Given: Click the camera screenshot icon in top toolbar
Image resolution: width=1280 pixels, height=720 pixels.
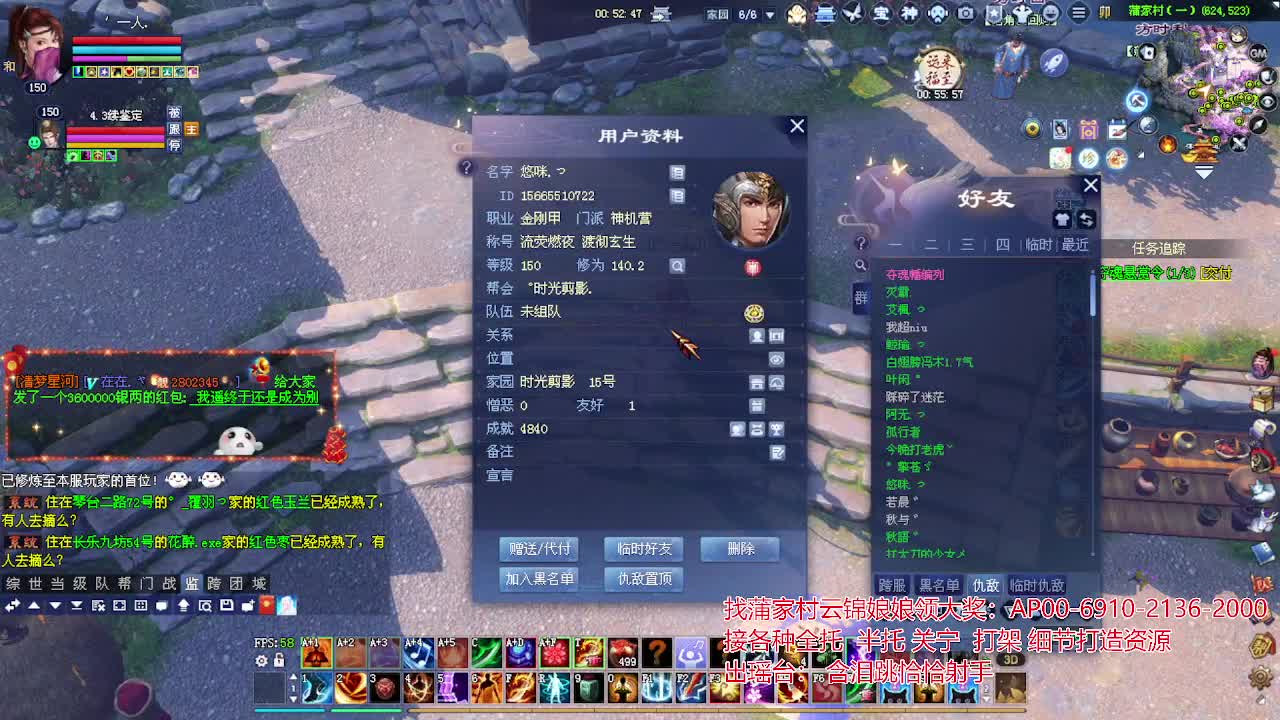Looking at the screenshot, I should (965, 13).
